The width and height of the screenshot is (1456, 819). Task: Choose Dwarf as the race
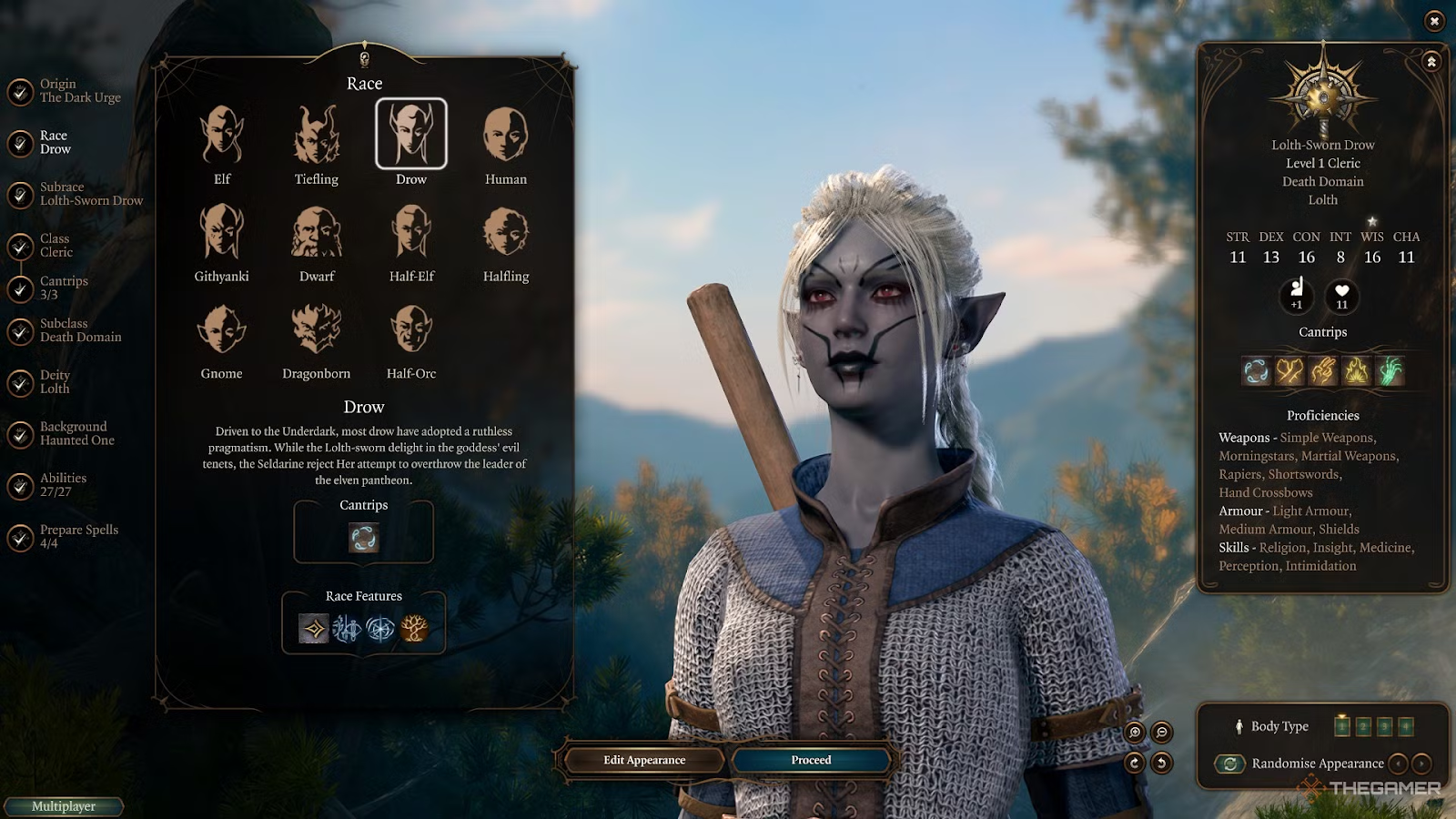[317, 233]
